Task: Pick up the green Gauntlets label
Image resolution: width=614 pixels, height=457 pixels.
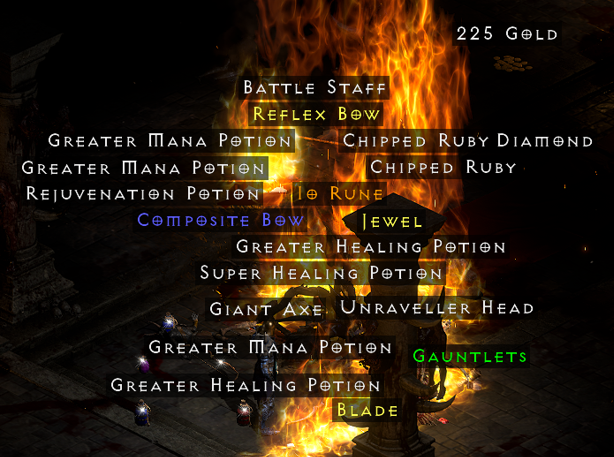Action: (x=469, y=356)
